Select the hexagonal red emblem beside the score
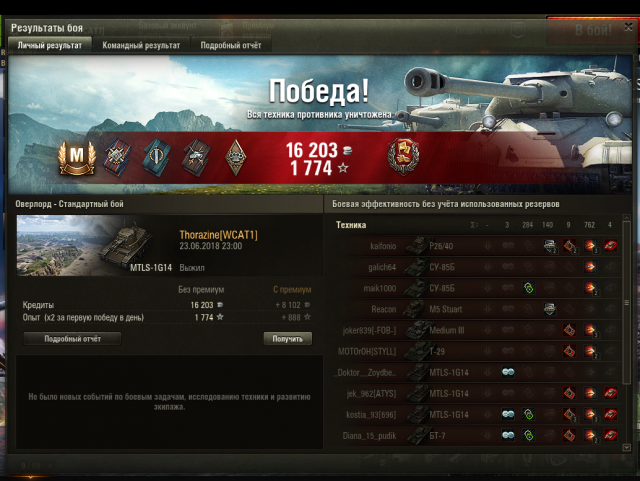The height and width of the screenshot is (481, 640). tap(404, 155)
